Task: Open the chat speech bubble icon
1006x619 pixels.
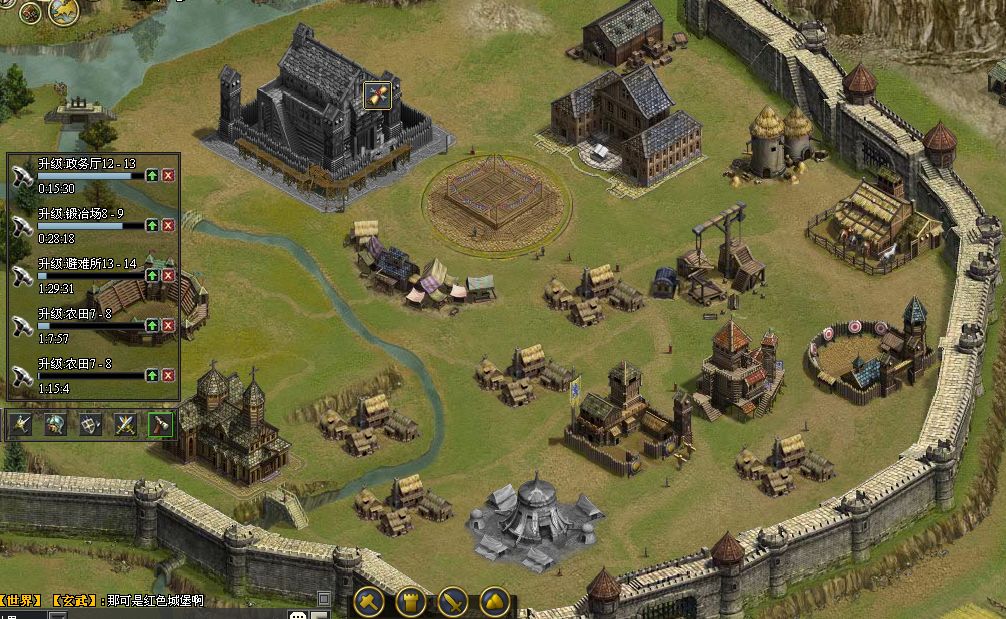Action: point(297,614)
